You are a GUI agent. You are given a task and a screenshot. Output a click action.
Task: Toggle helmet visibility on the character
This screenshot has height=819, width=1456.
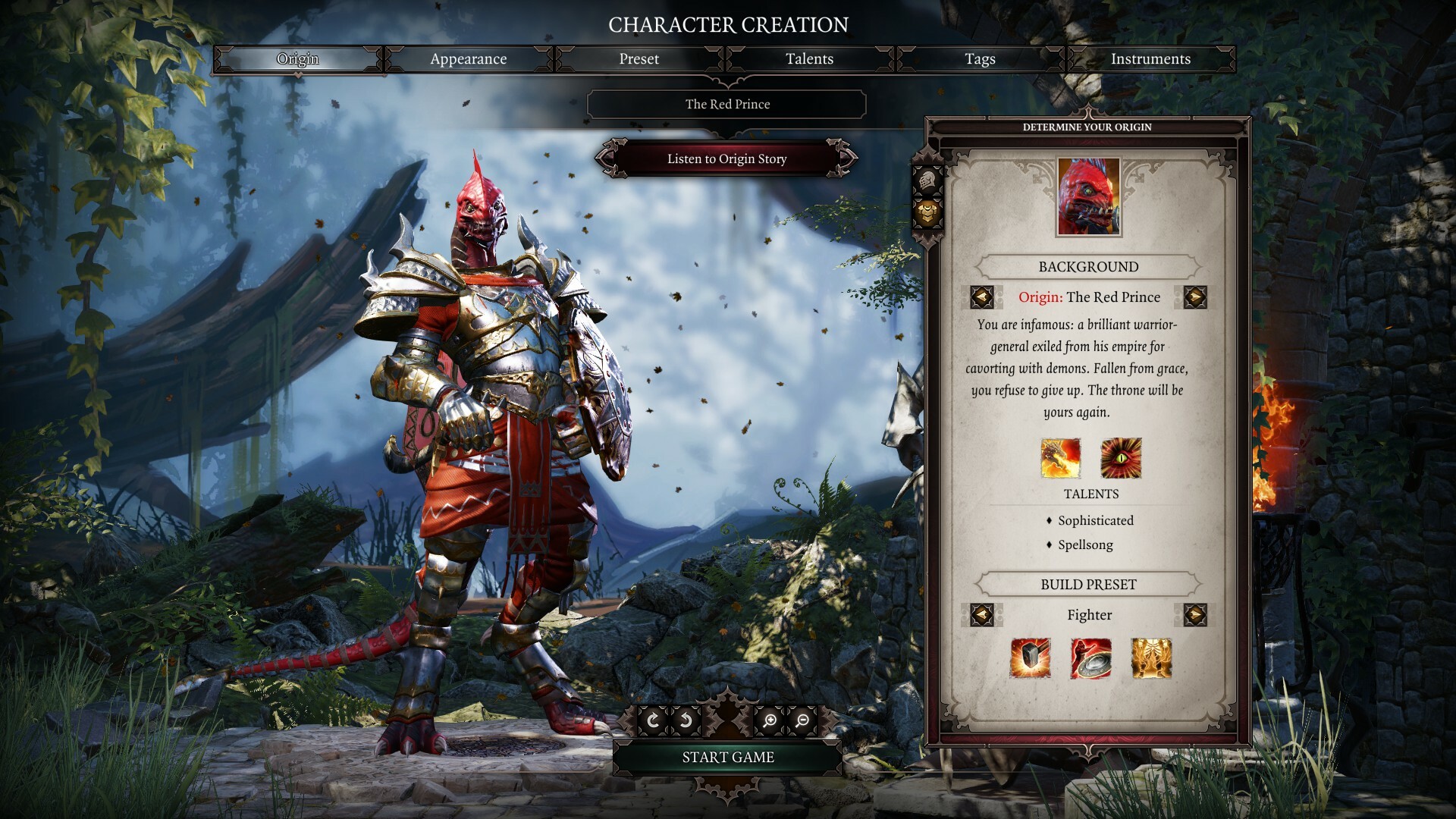point(927,180)
